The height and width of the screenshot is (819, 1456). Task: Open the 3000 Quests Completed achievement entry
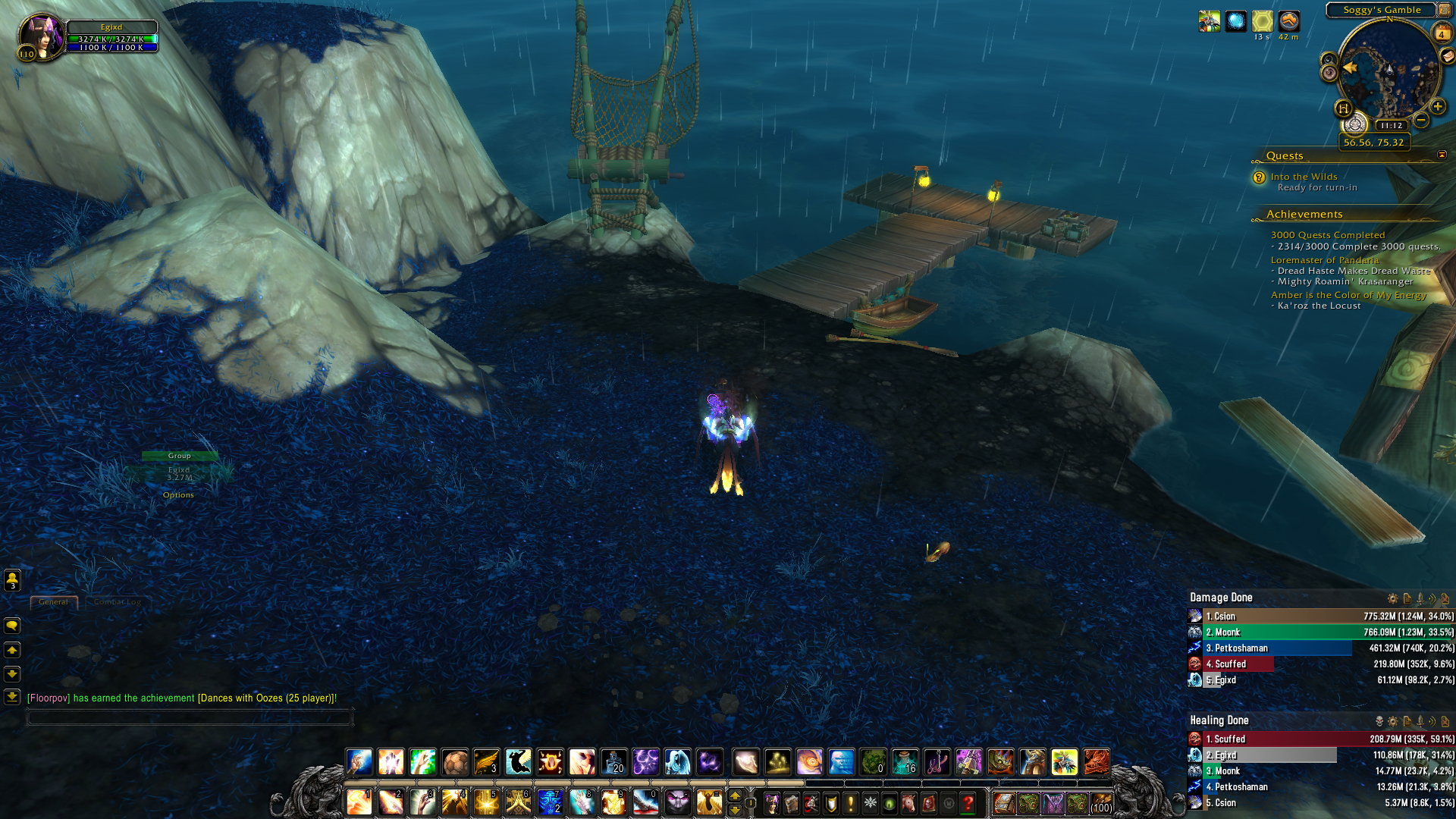coord(1328,235)
